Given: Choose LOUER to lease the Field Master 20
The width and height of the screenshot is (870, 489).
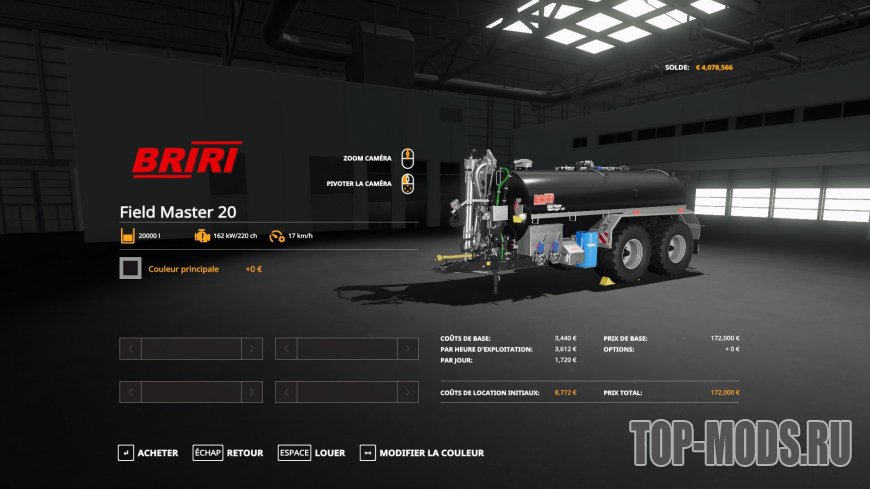Looking at the screenshot, I should click(312, 453).
